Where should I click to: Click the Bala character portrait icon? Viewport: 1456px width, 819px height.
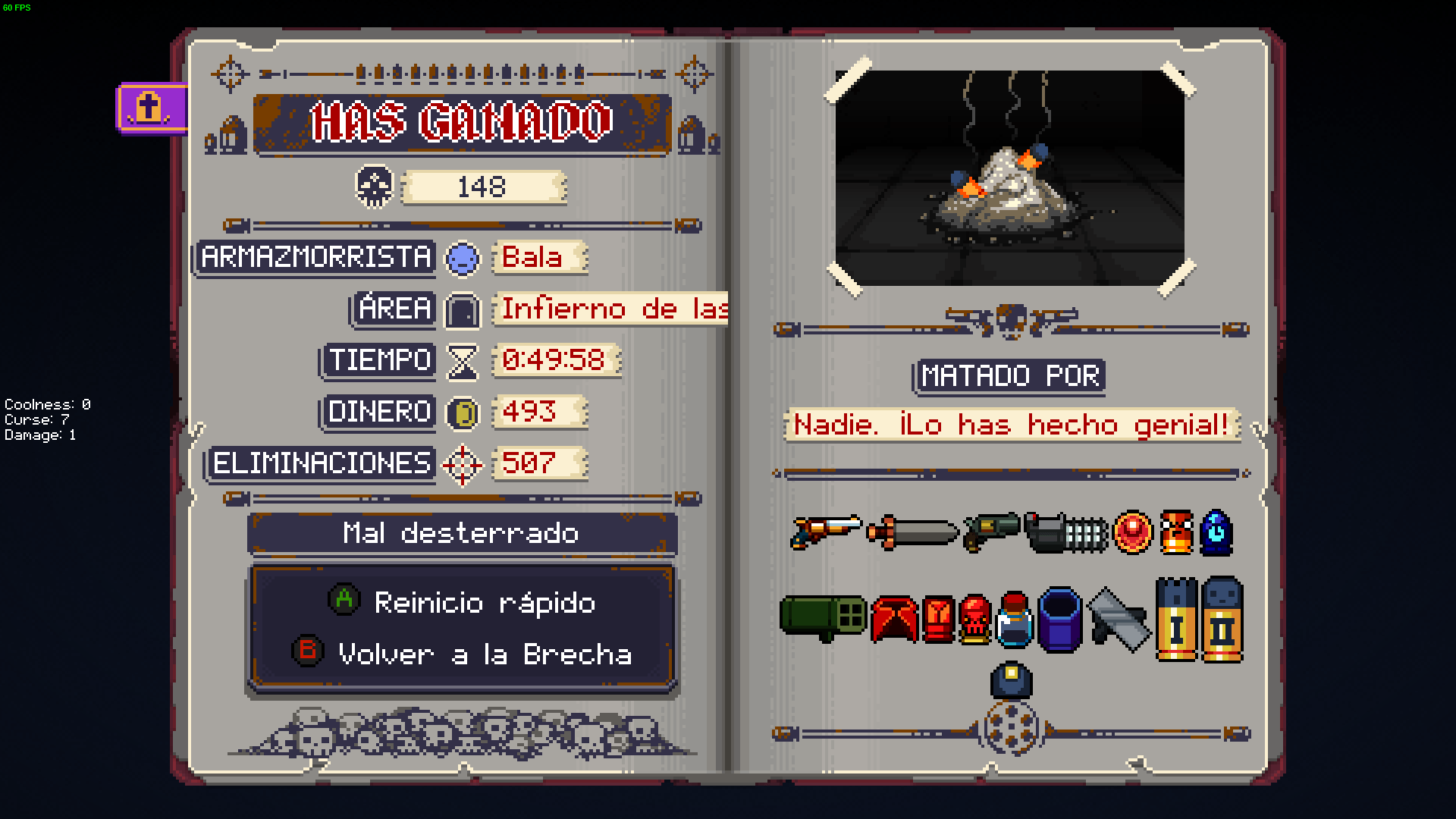pos(463,258)
